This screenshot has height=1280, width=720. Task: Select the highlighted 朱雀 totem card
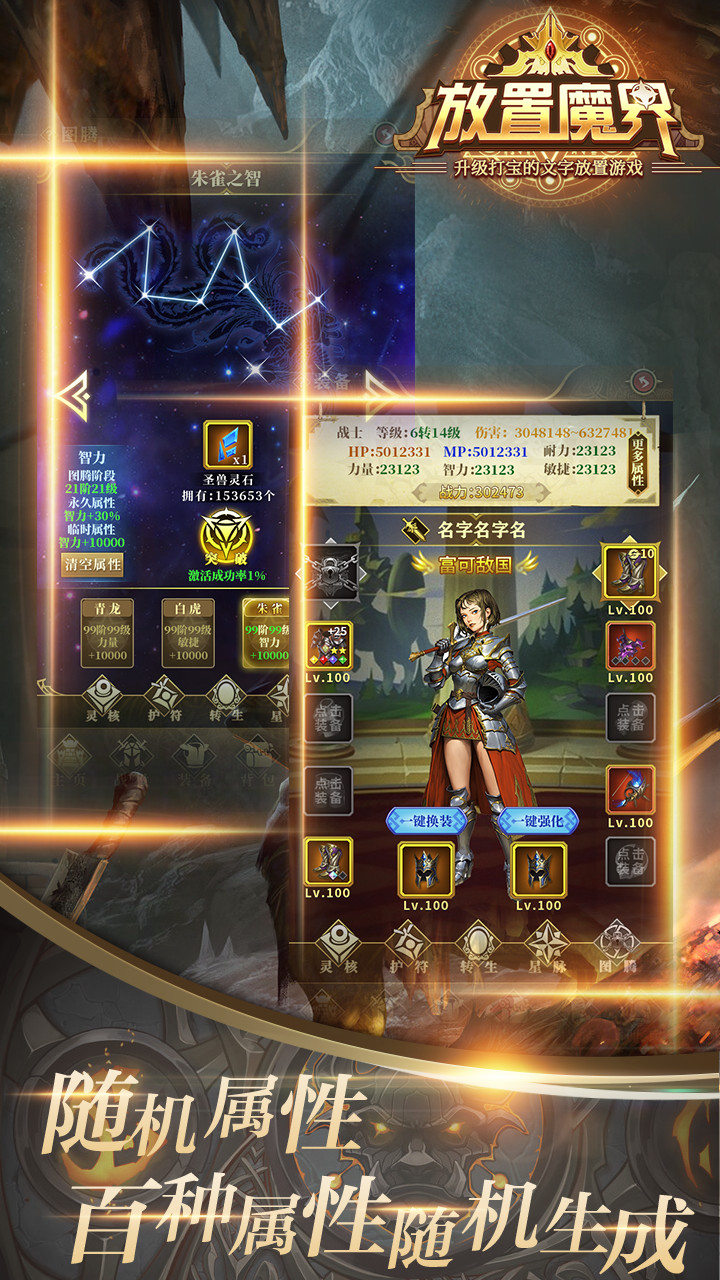pyautogui.click(x=265, y=632)
